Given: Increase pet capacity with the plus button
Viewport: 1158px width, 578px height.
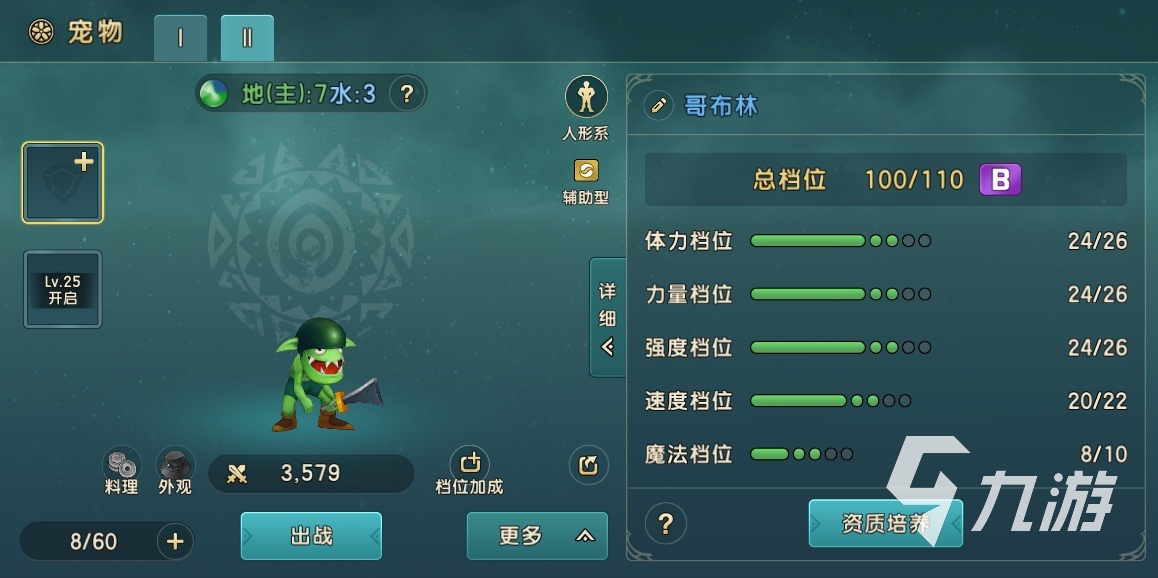Looking at the screenshot, I should click(175, 542).
